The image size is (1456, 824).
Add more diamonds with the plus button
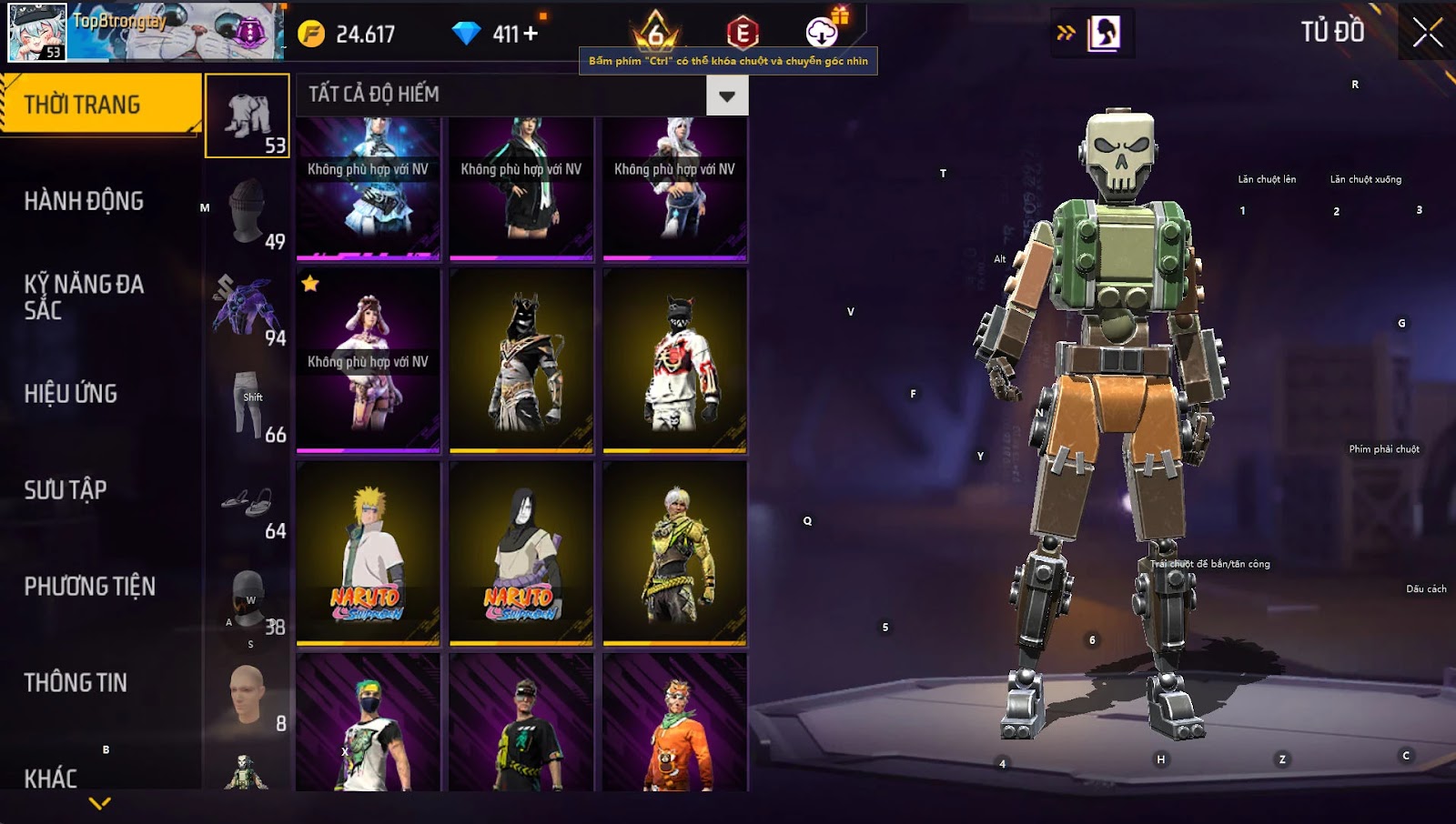530,34
